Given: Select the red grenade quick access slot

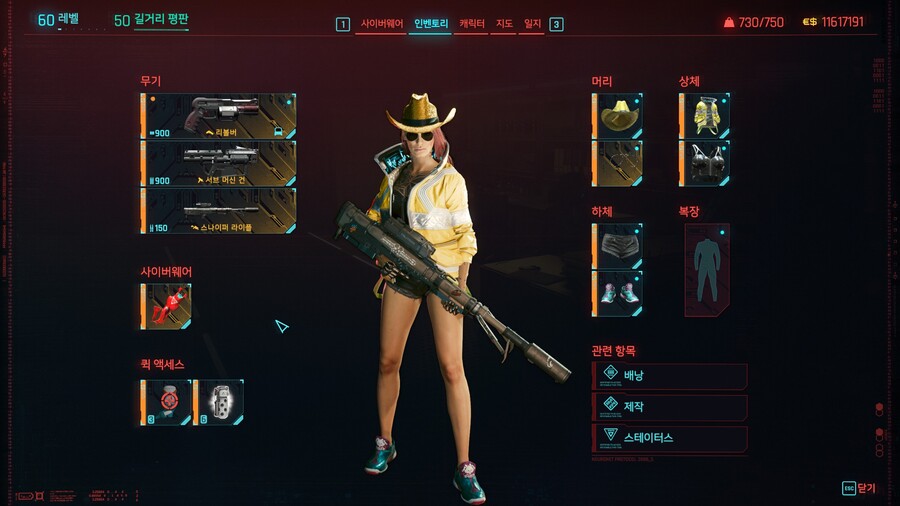Looking at the screenshot, I should [x=166, y=402].
